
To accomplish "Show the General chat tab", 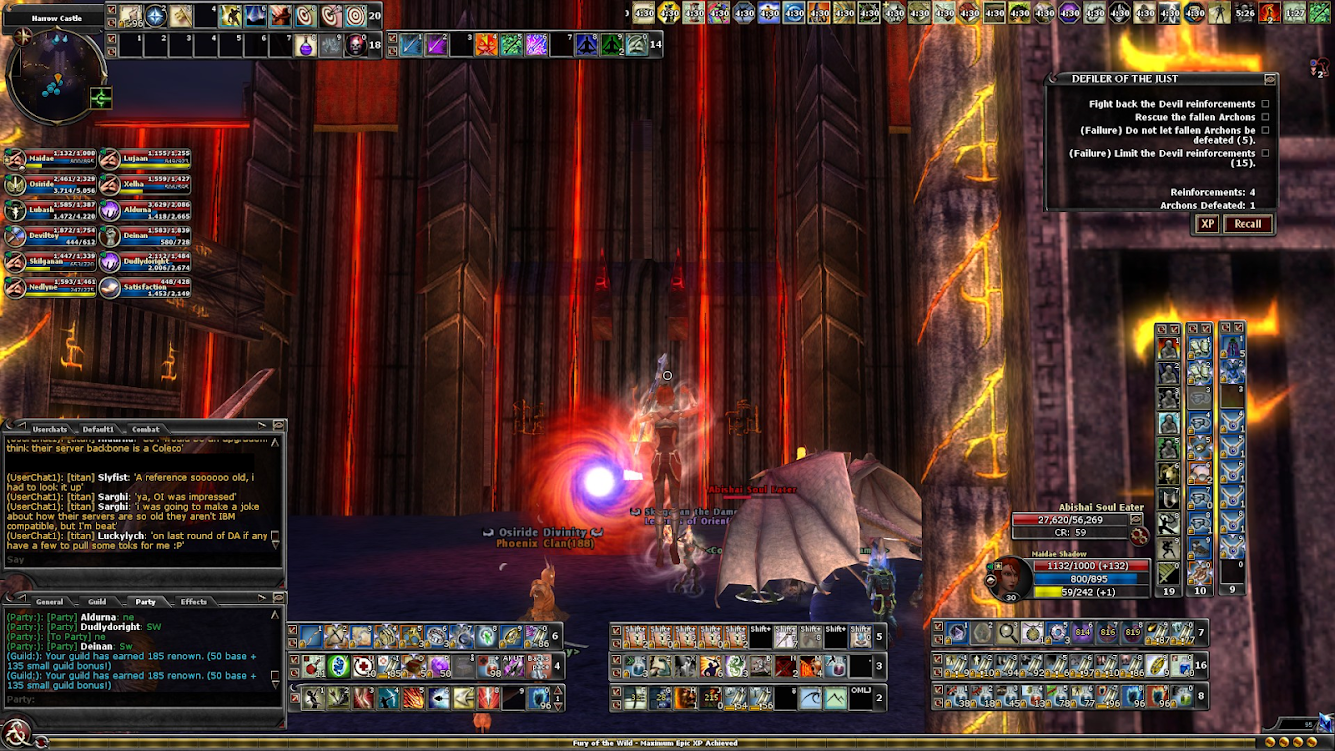I will tap(49, 601).
